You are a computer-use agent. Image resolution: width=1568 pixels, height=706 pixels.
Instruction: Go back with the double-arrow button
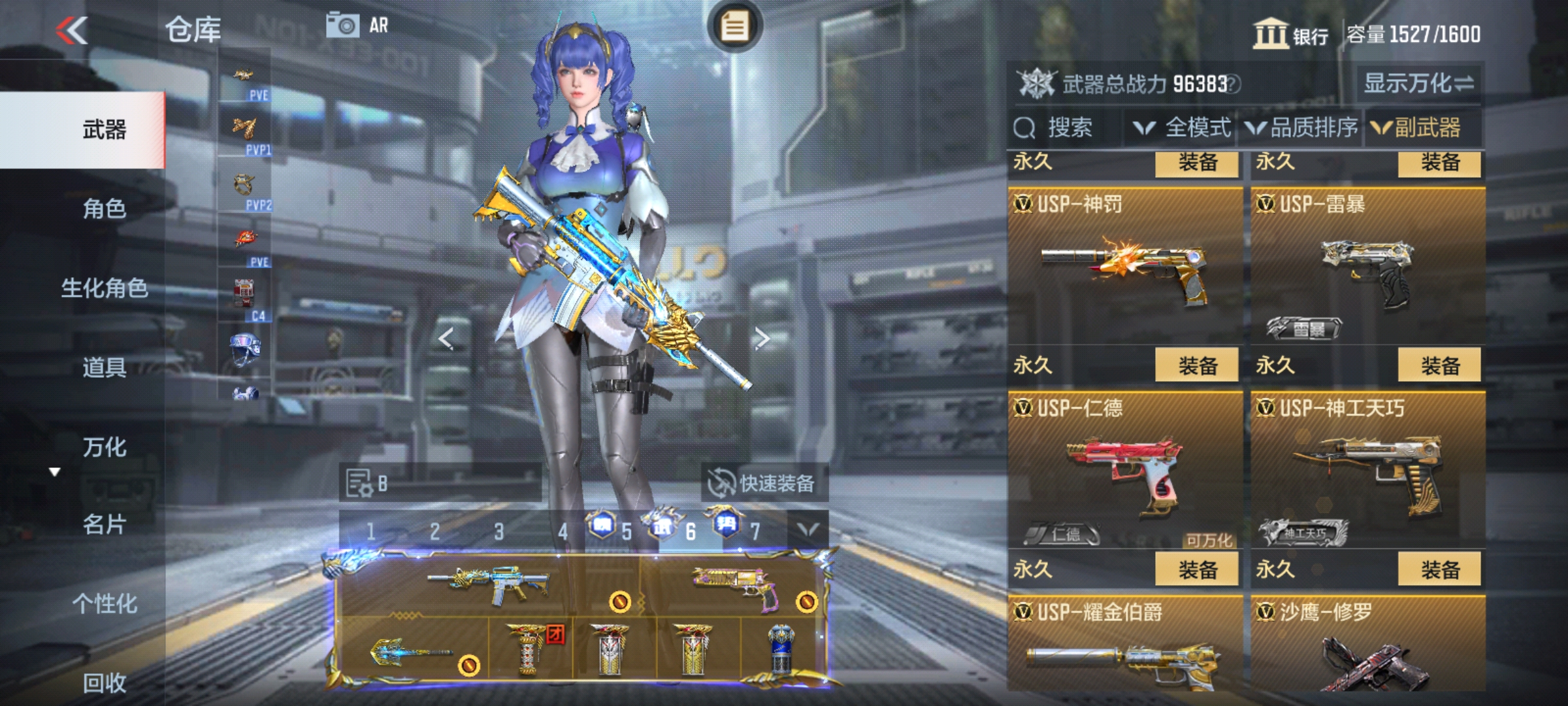[x=71, y=30]
